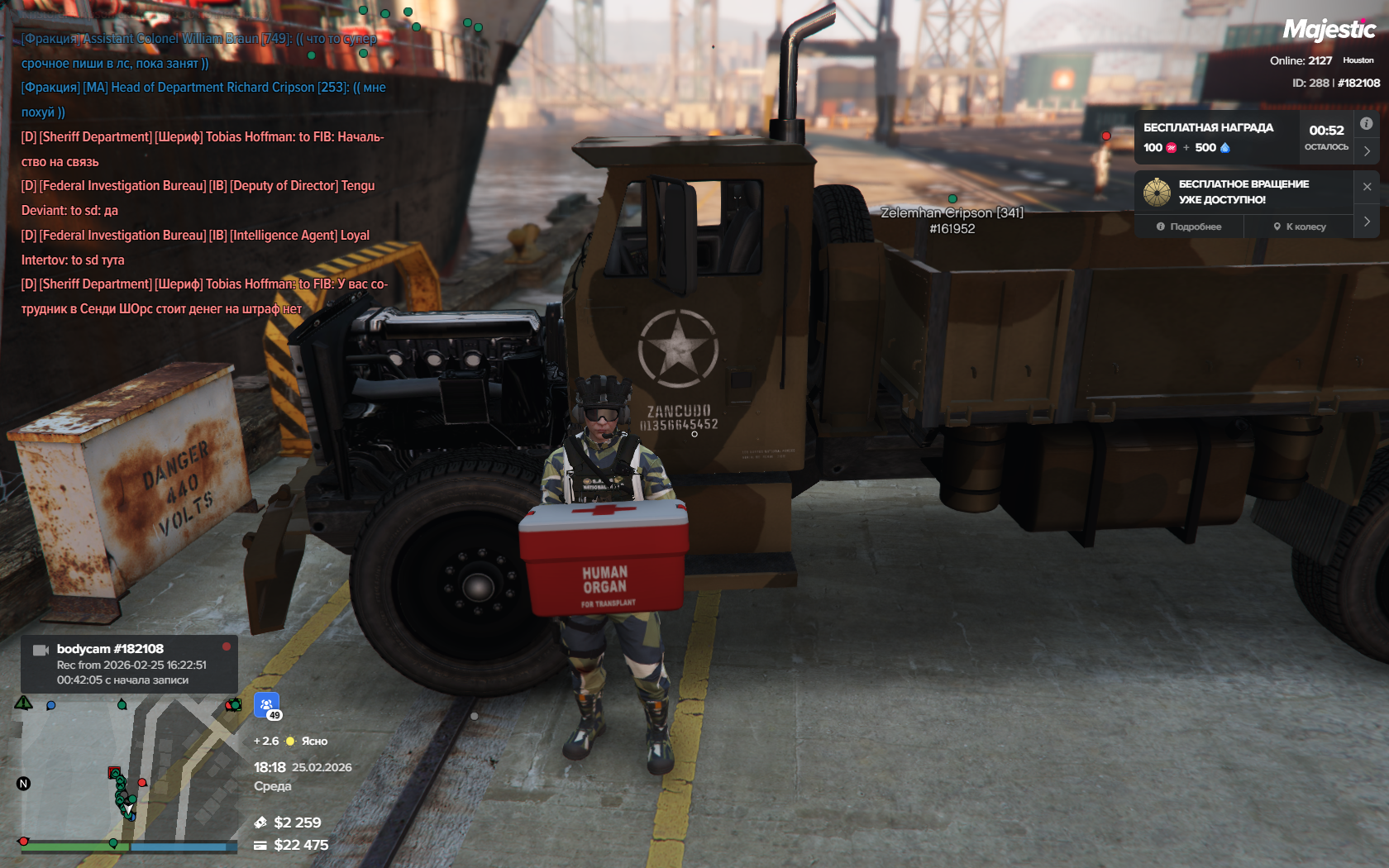Expand the free reward panel arrow
Image resolution: width=1389 pixels, height=868 pixels.
coord(1367,151)
